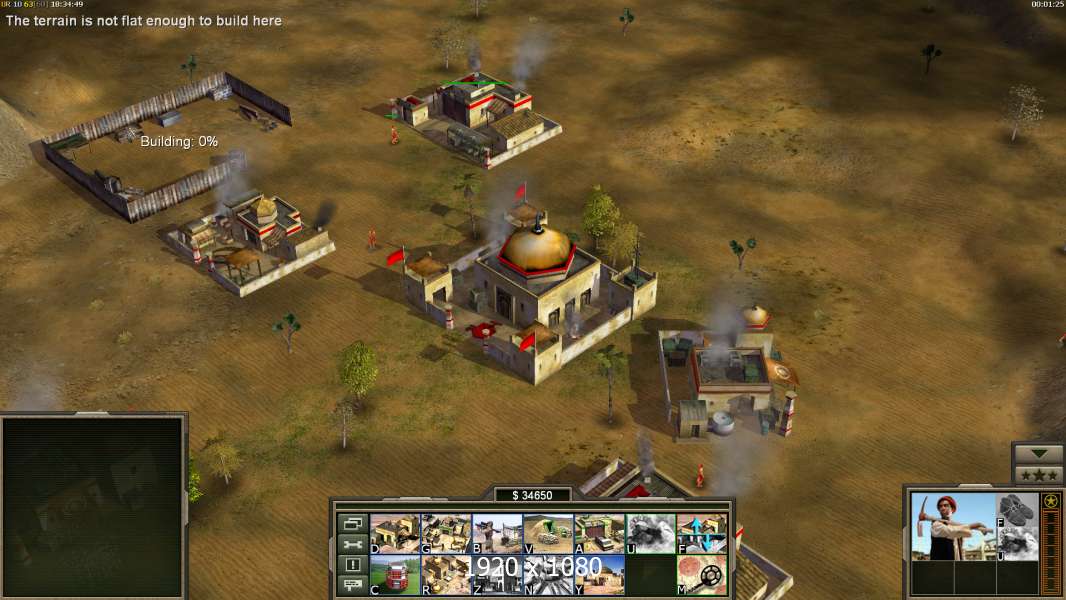The image size is (1066, 600).
Task: Open the options menu with overlapping windows icon
Action: 352,523
